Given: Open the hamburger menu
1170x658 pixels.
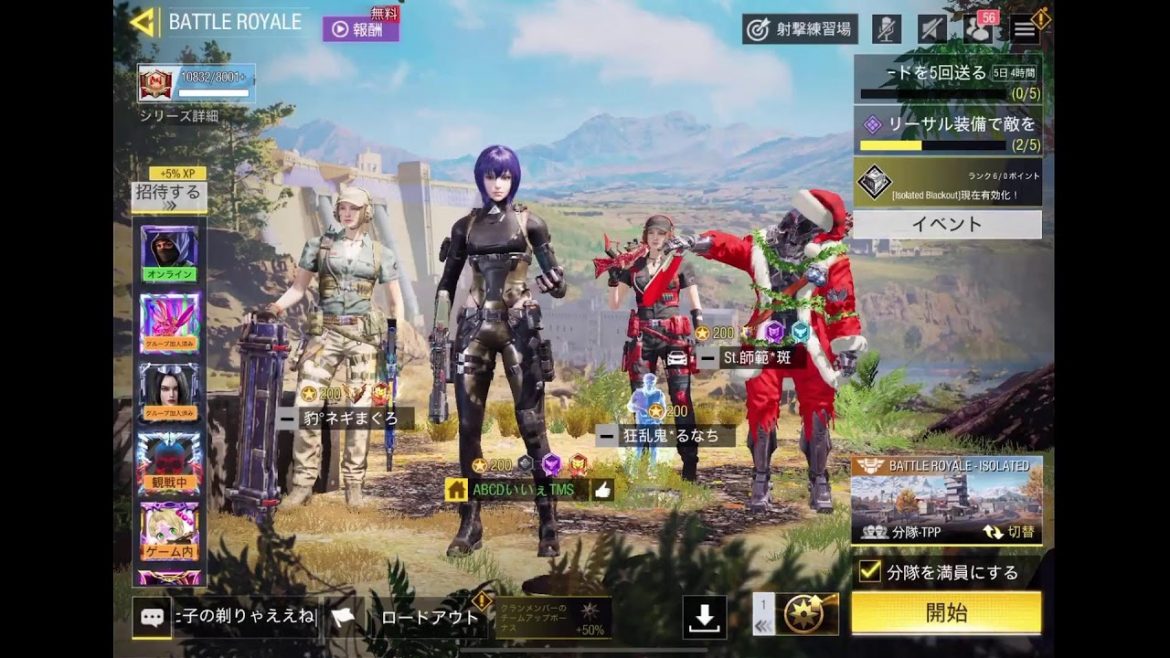Looking at the screenshot, I should coord(1025,29).
